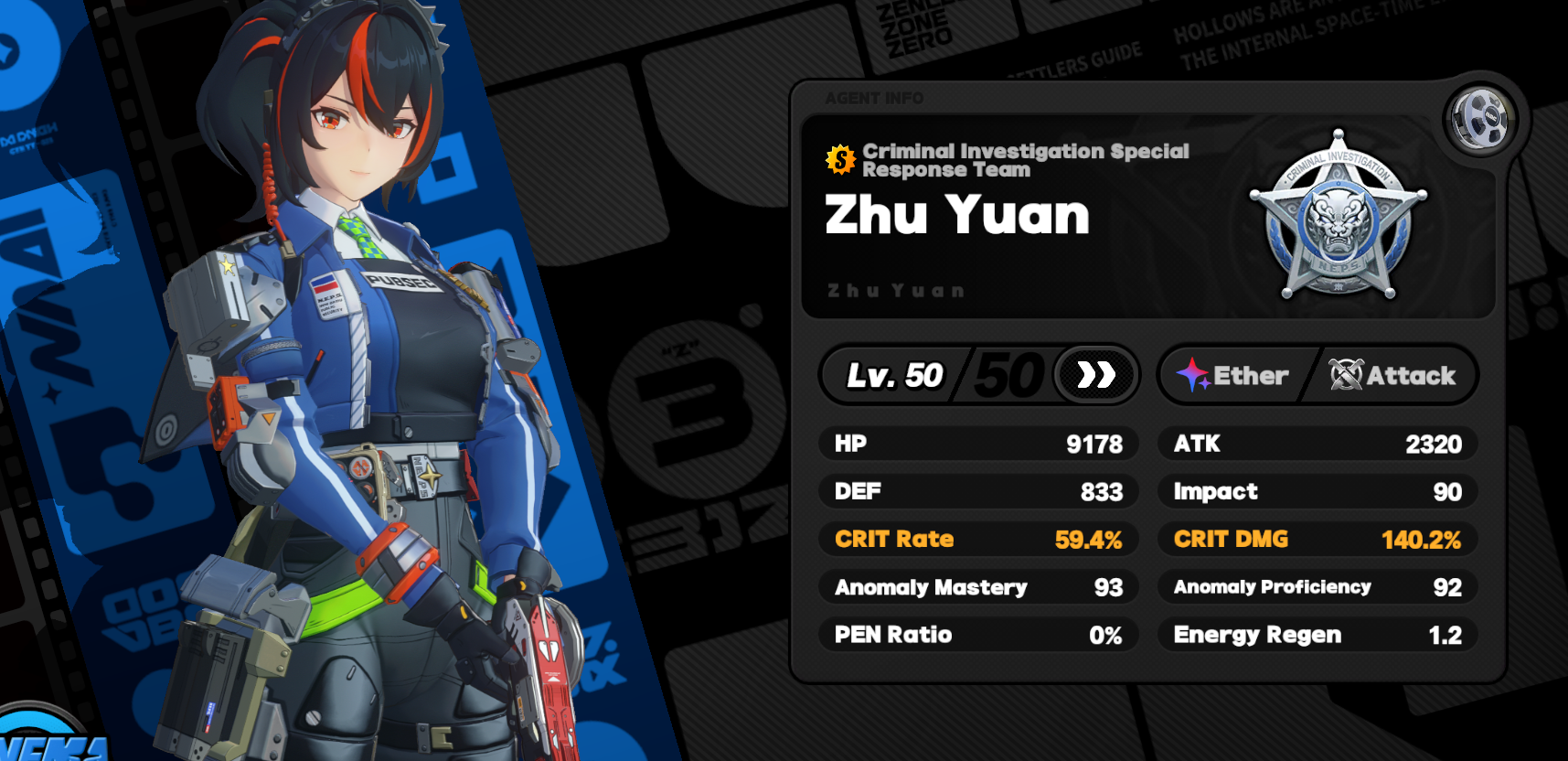This screenshot has width=1568, height=761.
Task: Expand the Anomaly Proficiency stat row
Action: click(x=1317, y=587)
